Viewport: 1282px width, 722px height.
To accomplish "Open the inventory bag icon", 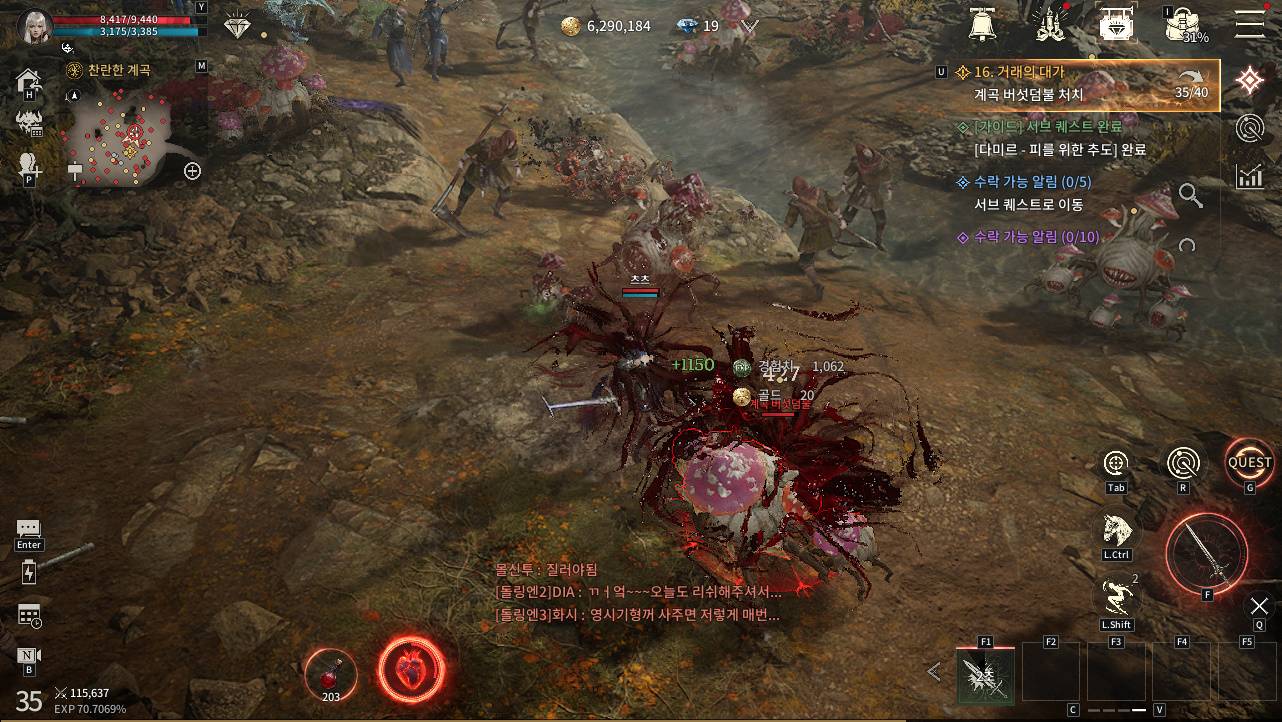I will 1182,25.
